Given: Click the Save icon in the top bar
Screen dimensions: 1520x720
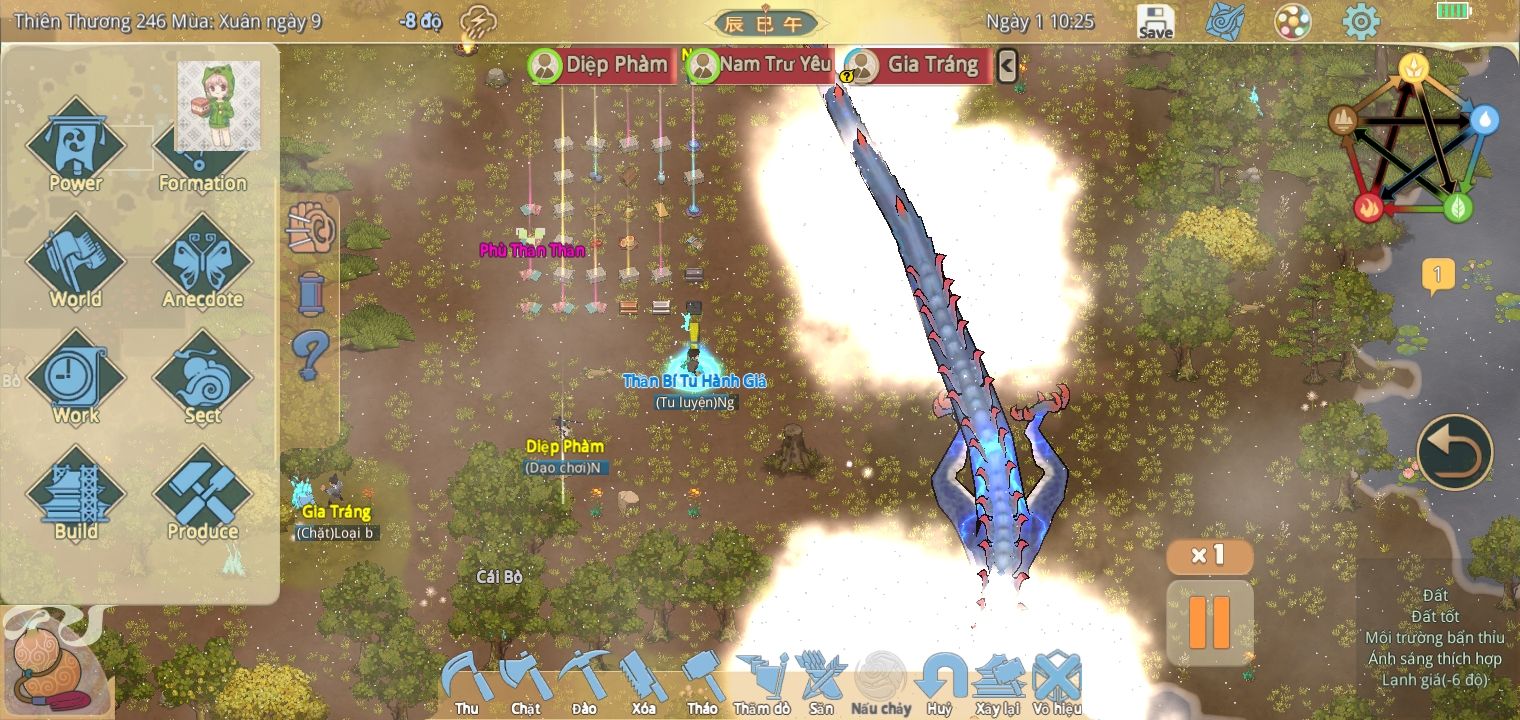Looking at the screenshot, I should click(x=1154, y=20).
